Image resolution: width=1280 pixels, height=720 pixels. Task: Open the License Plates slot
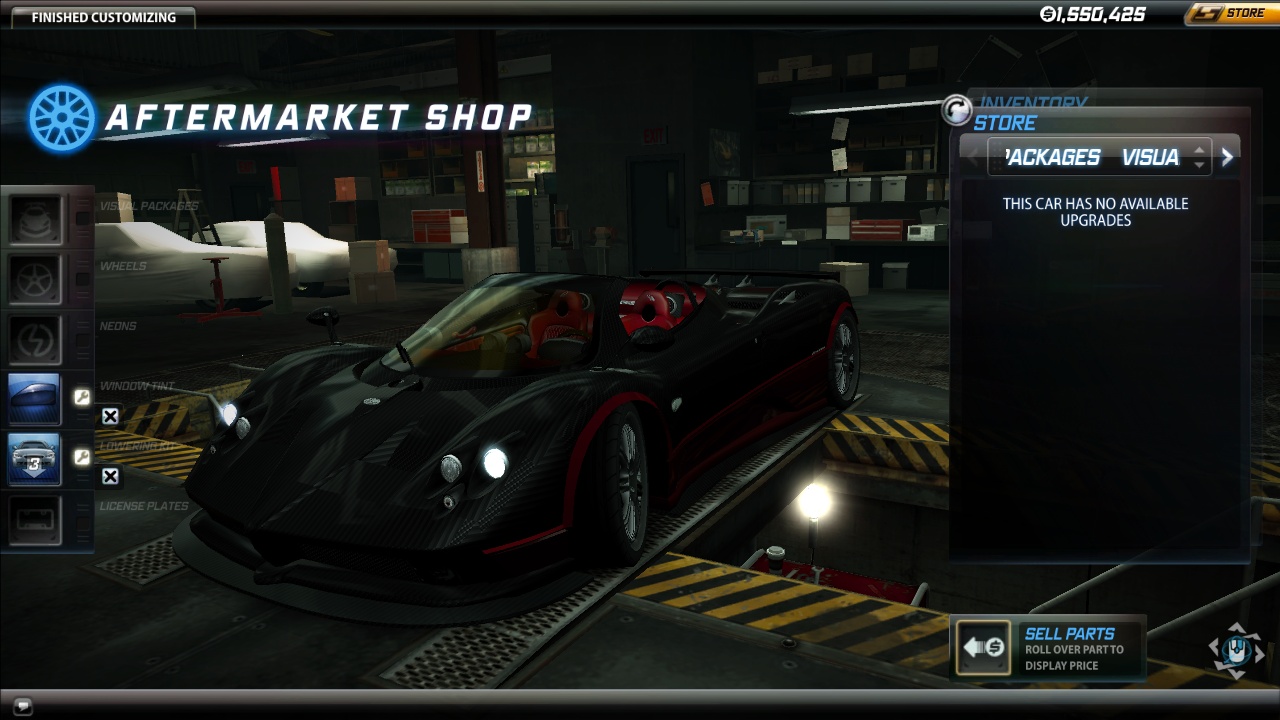click(36, 520)
